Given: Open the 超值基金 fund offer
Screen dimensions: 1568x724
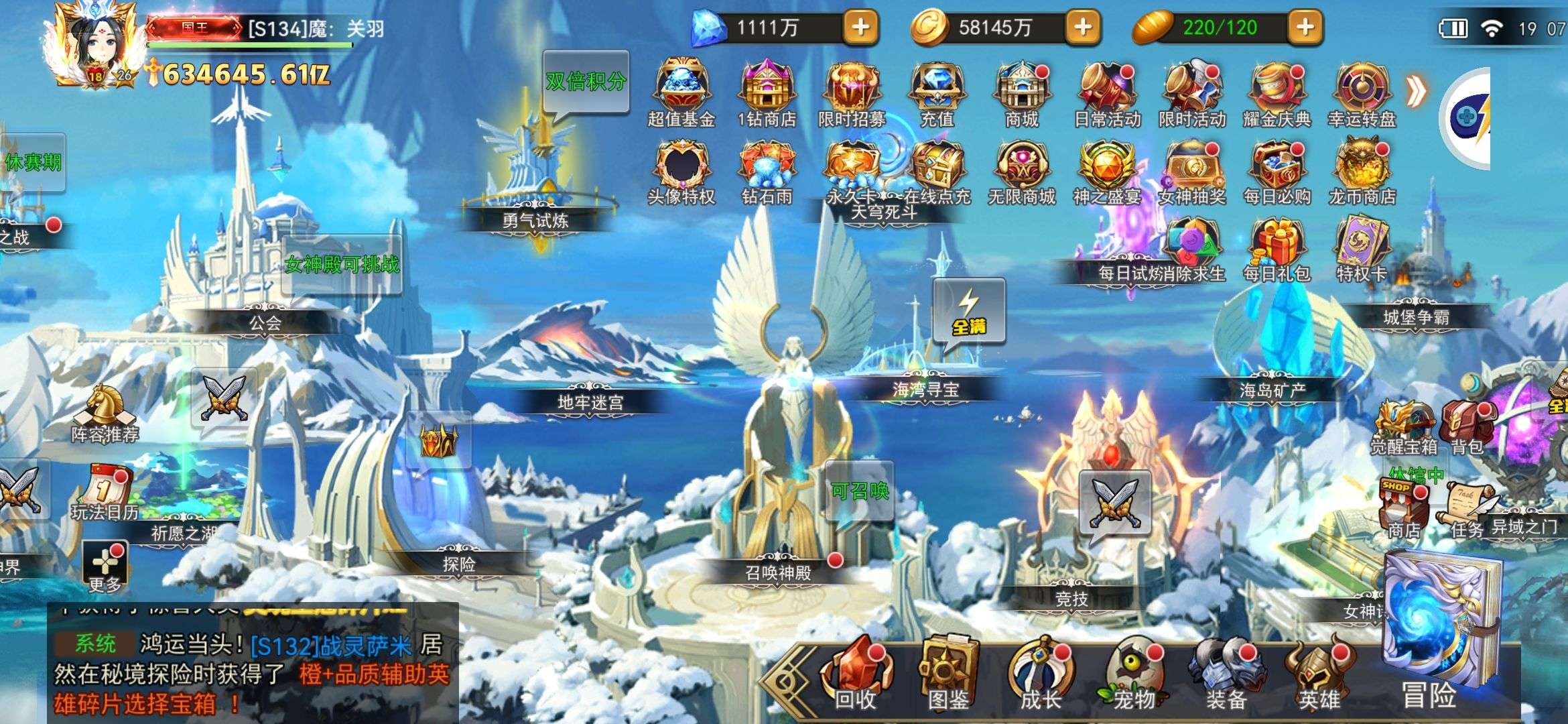Looking at the screenshot, I should click(x=681, y=94).
